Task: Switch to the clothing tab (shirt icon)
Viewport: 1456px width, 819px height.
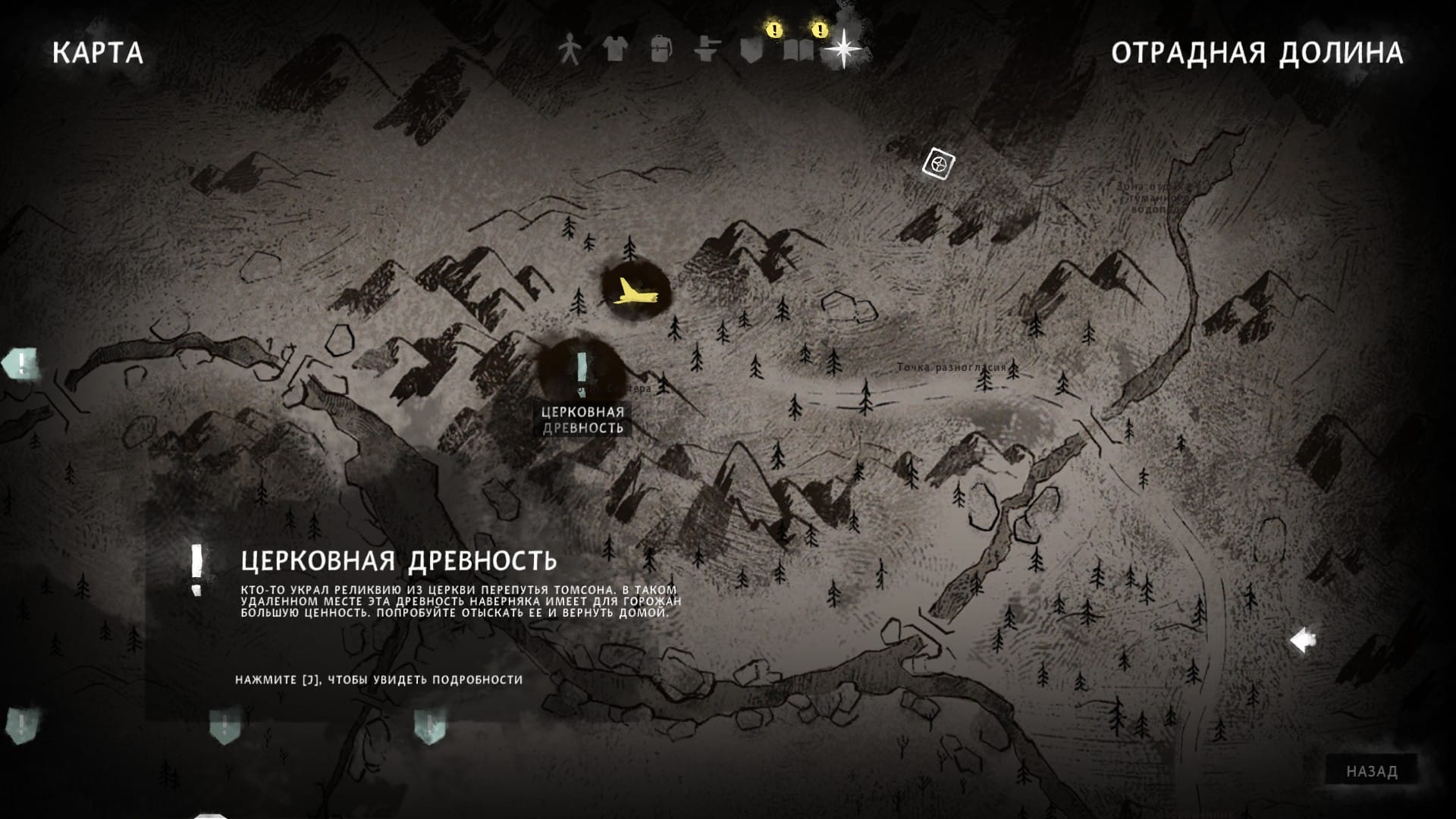Action: pyautogui.click(x=614, y=49)
